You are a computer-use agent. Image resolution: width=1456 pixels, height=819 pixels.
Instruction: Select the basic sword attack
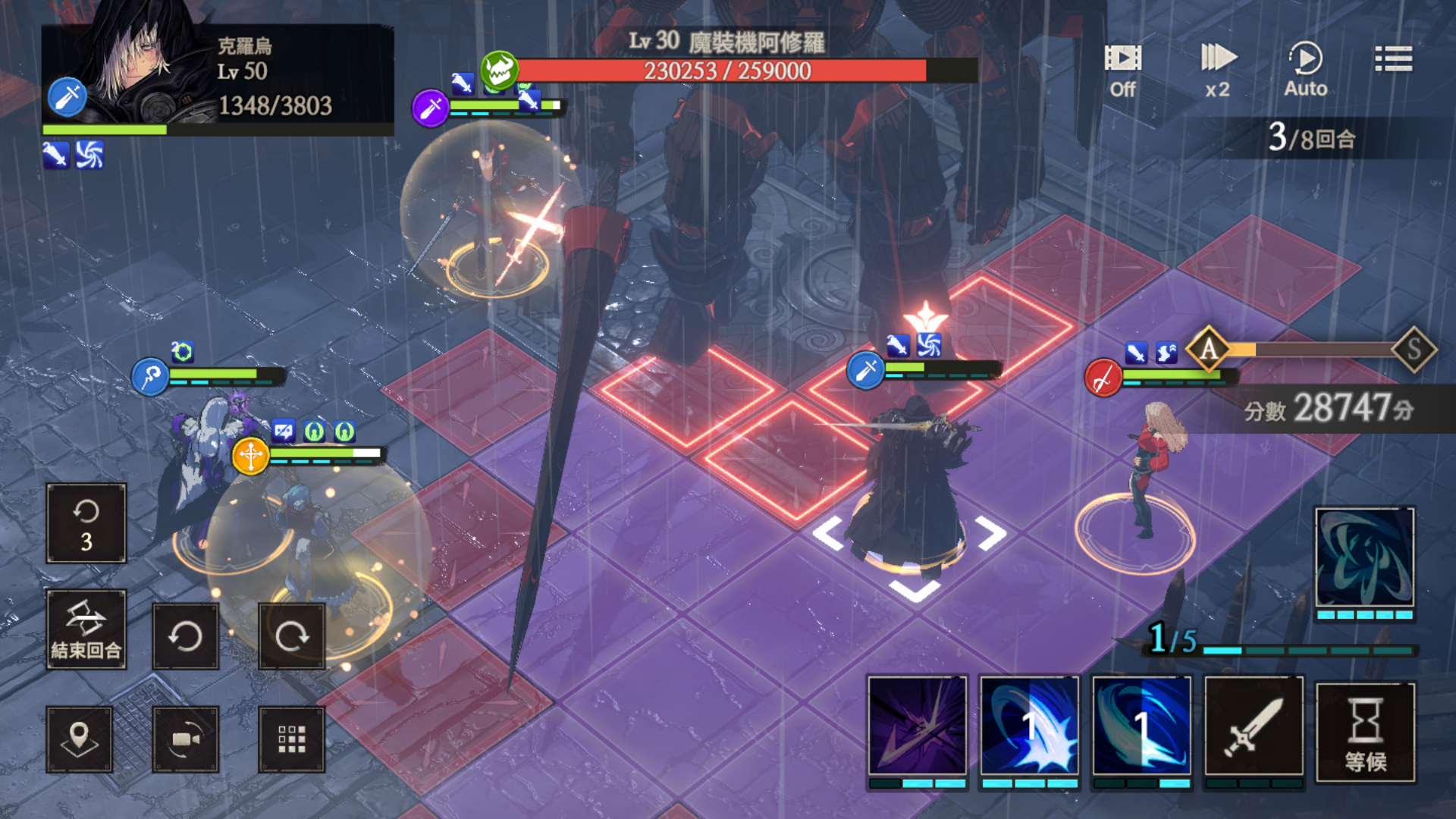(1254, 726)
